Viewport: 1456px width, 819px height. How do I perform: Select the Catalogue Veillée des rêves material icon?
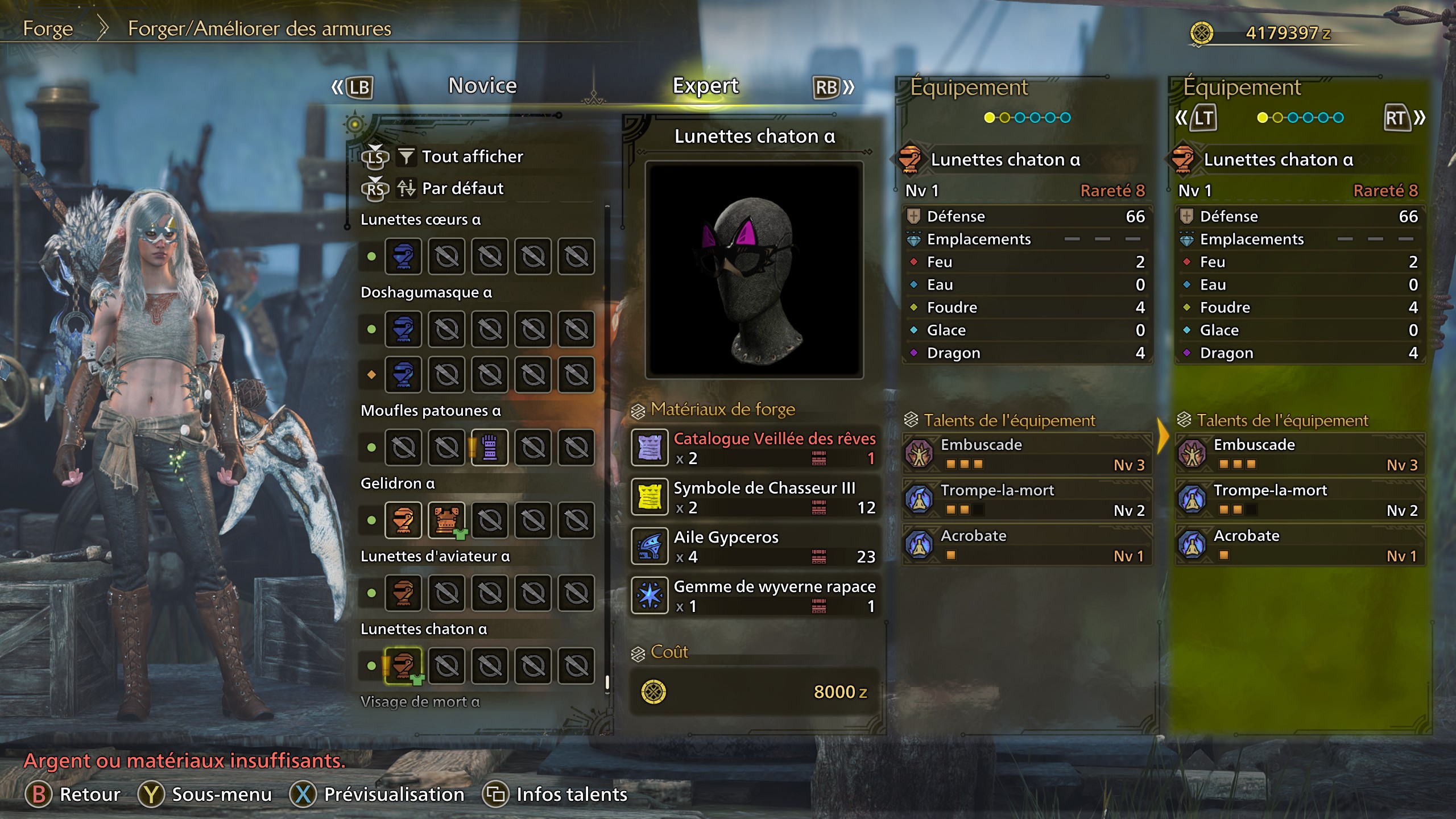(650, 446)
